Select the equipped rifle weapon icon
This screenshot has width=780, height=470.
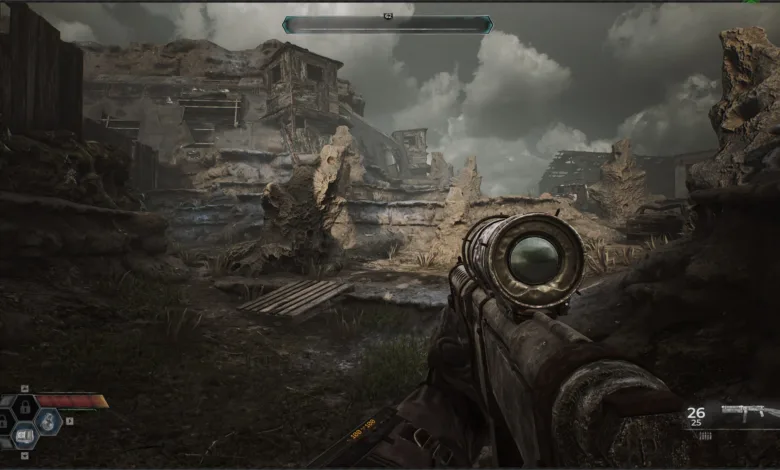(x=749, y=412)
